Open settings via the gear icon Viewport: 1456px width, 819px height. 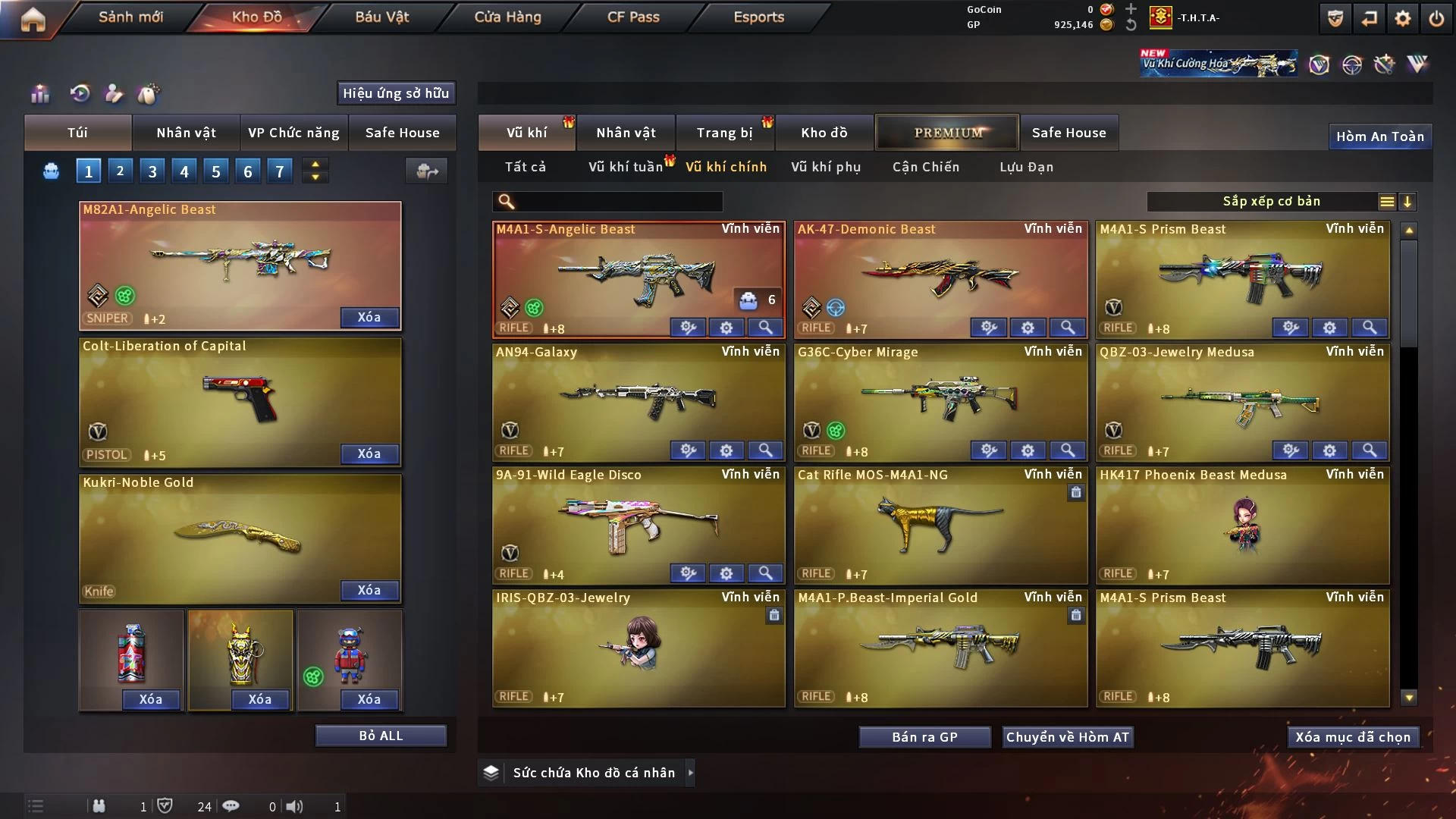pyautogui.click(x=1402, y=19)
